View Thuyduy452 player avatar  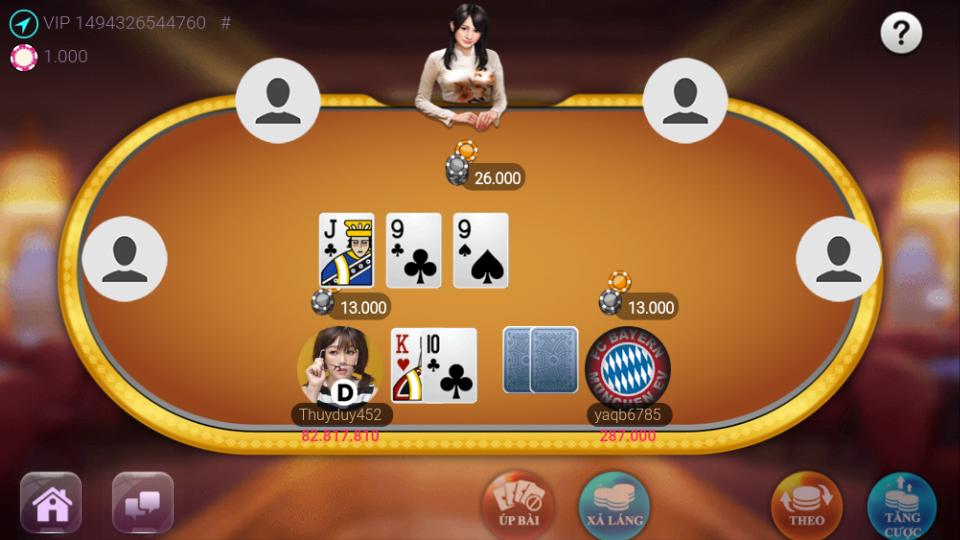[339, 366]
